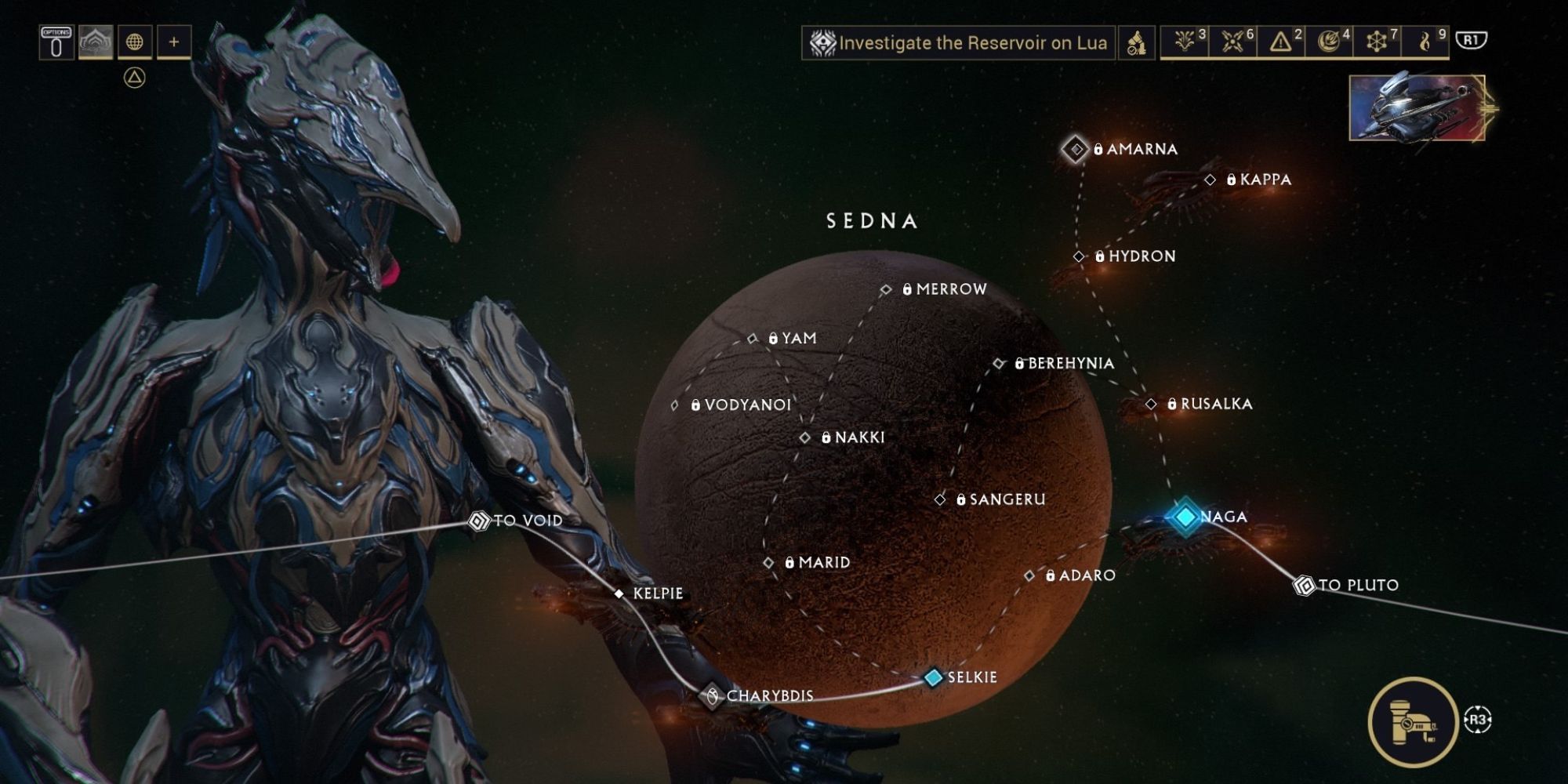Image resolution: width=1568 pixels, height=784 pixels.
Task: Open the tab with the warning triangle icon
Action: pos(1281,42)
